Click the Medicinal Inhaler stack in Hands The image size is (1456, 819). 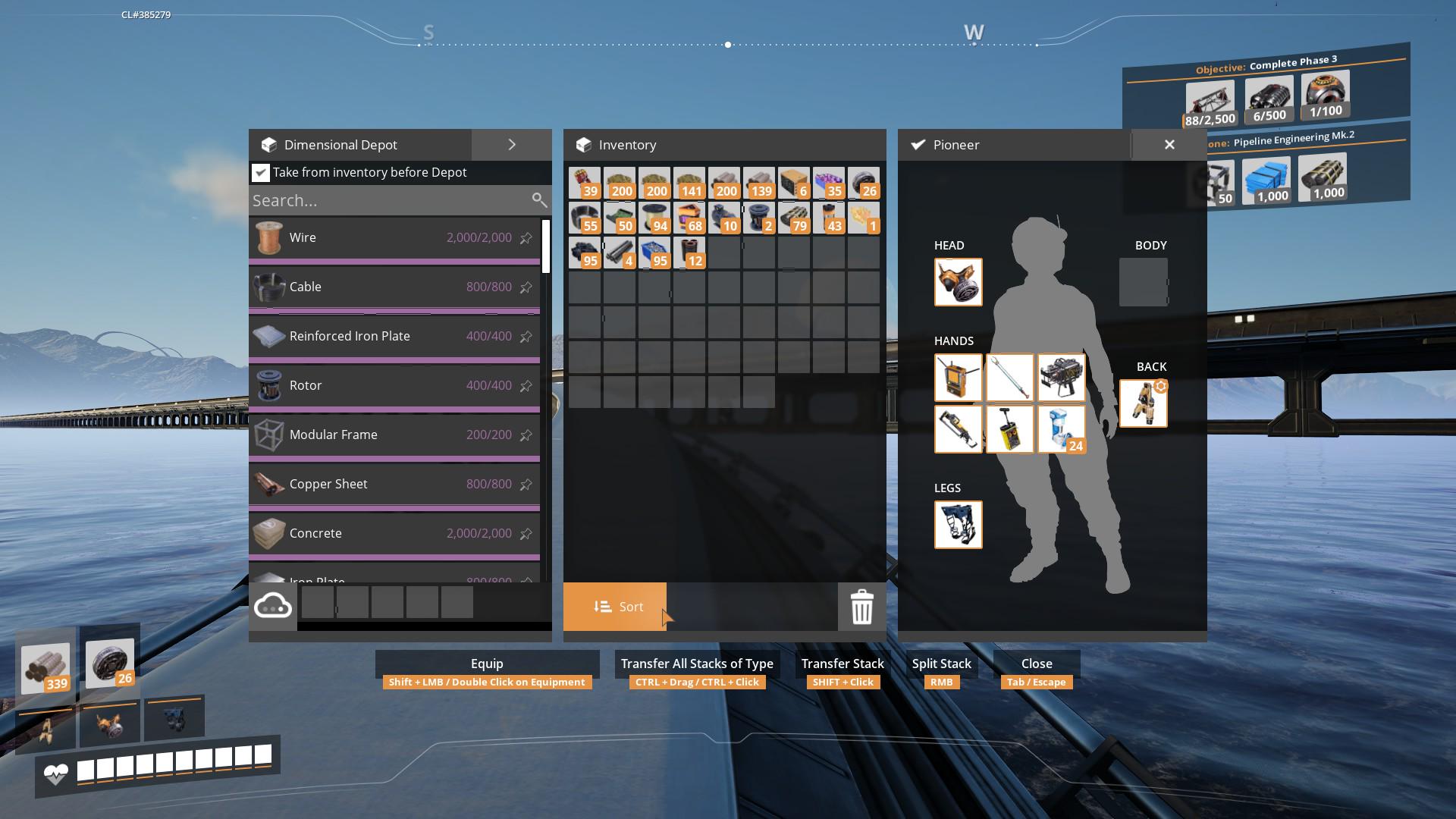tap(1062, 428)
